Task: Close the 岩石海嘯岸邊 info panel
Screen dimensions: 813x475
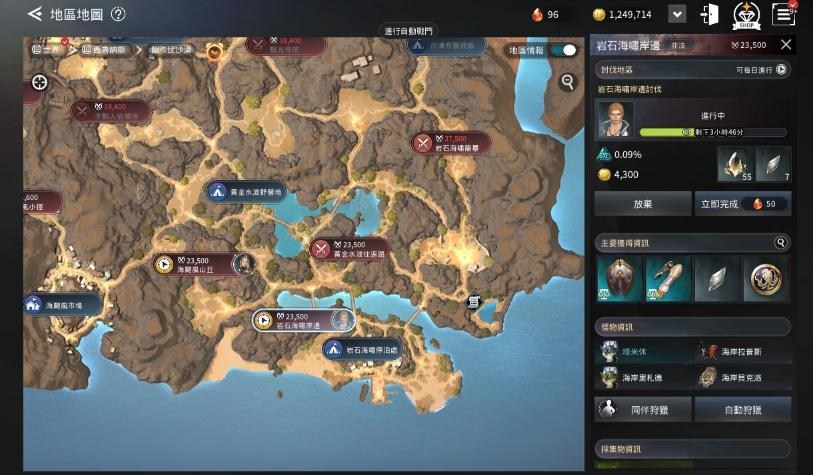Action: tap(786, 44)
